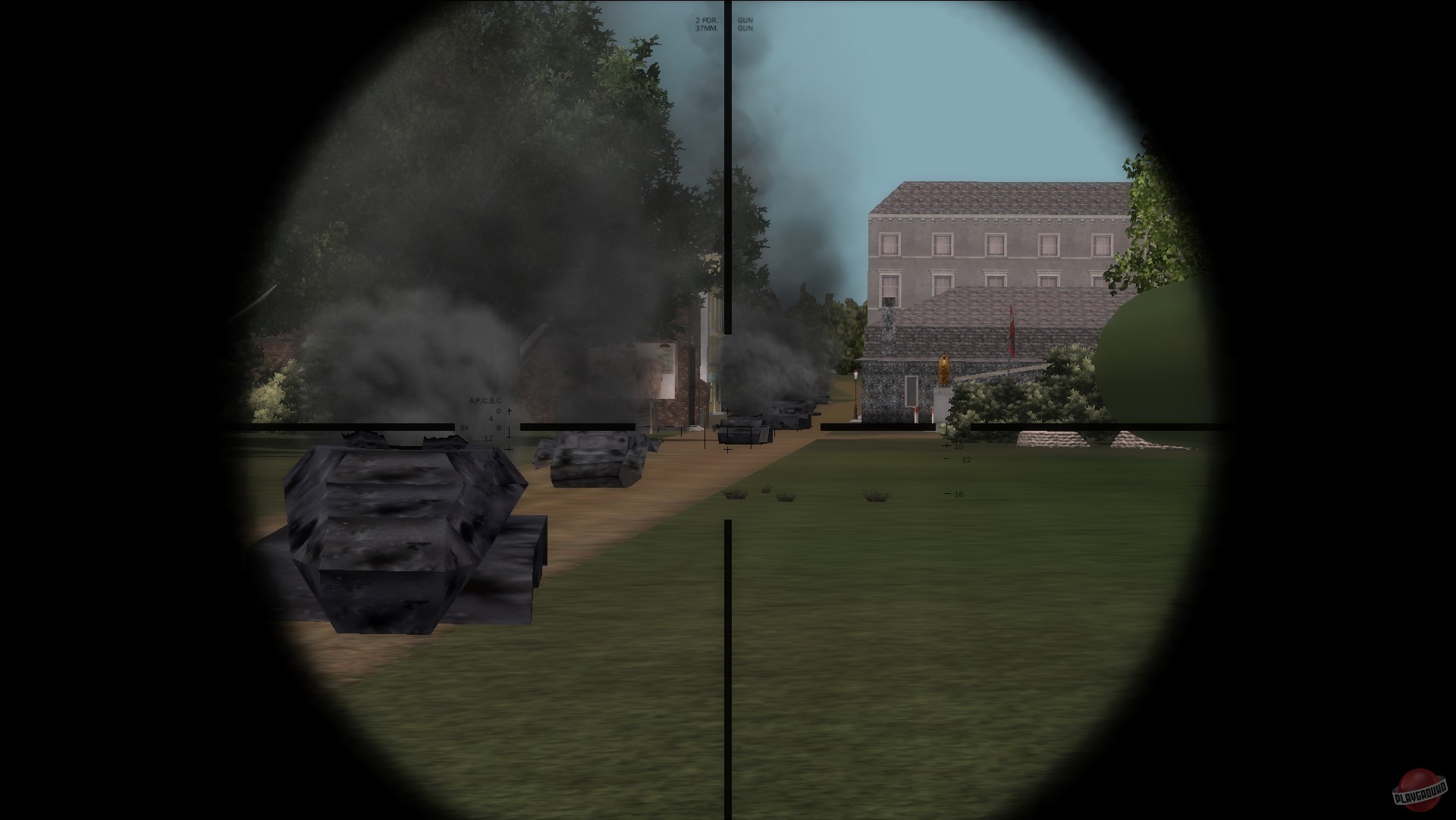Click the "16" range mark near the grass

coord(959,494)
